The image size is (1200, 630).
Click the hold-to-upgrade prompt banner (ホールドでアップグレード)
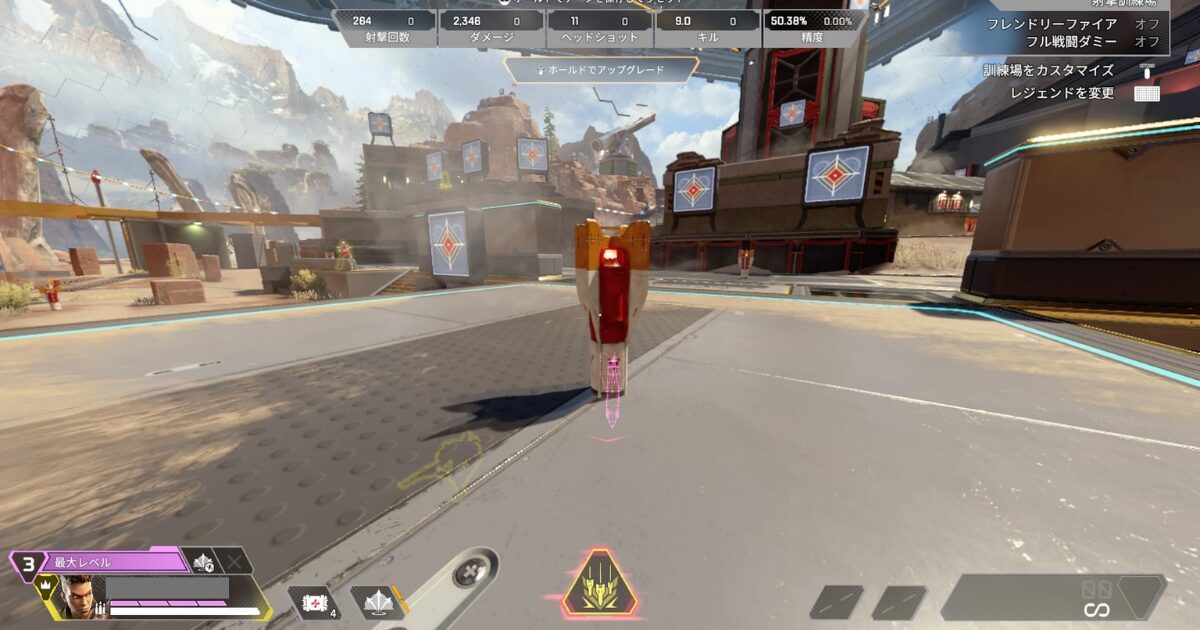pos(601,71)
